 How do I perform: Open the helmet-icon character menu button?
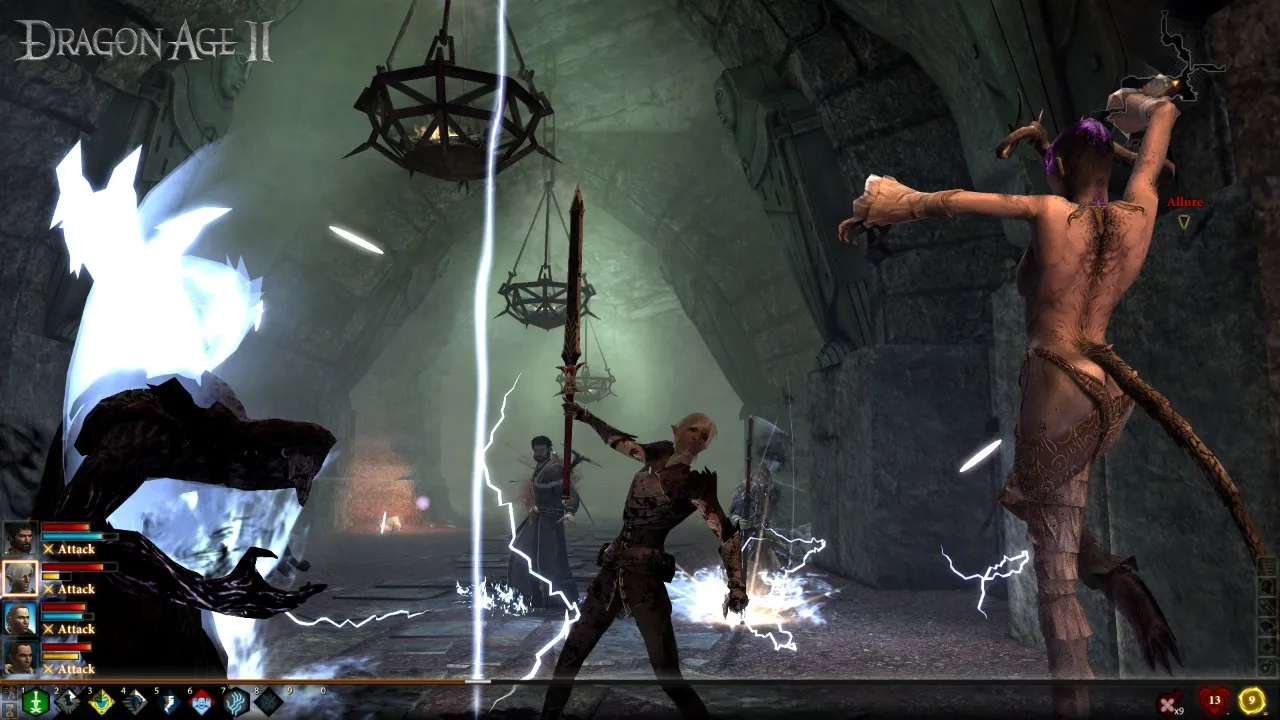[1267, 586]
